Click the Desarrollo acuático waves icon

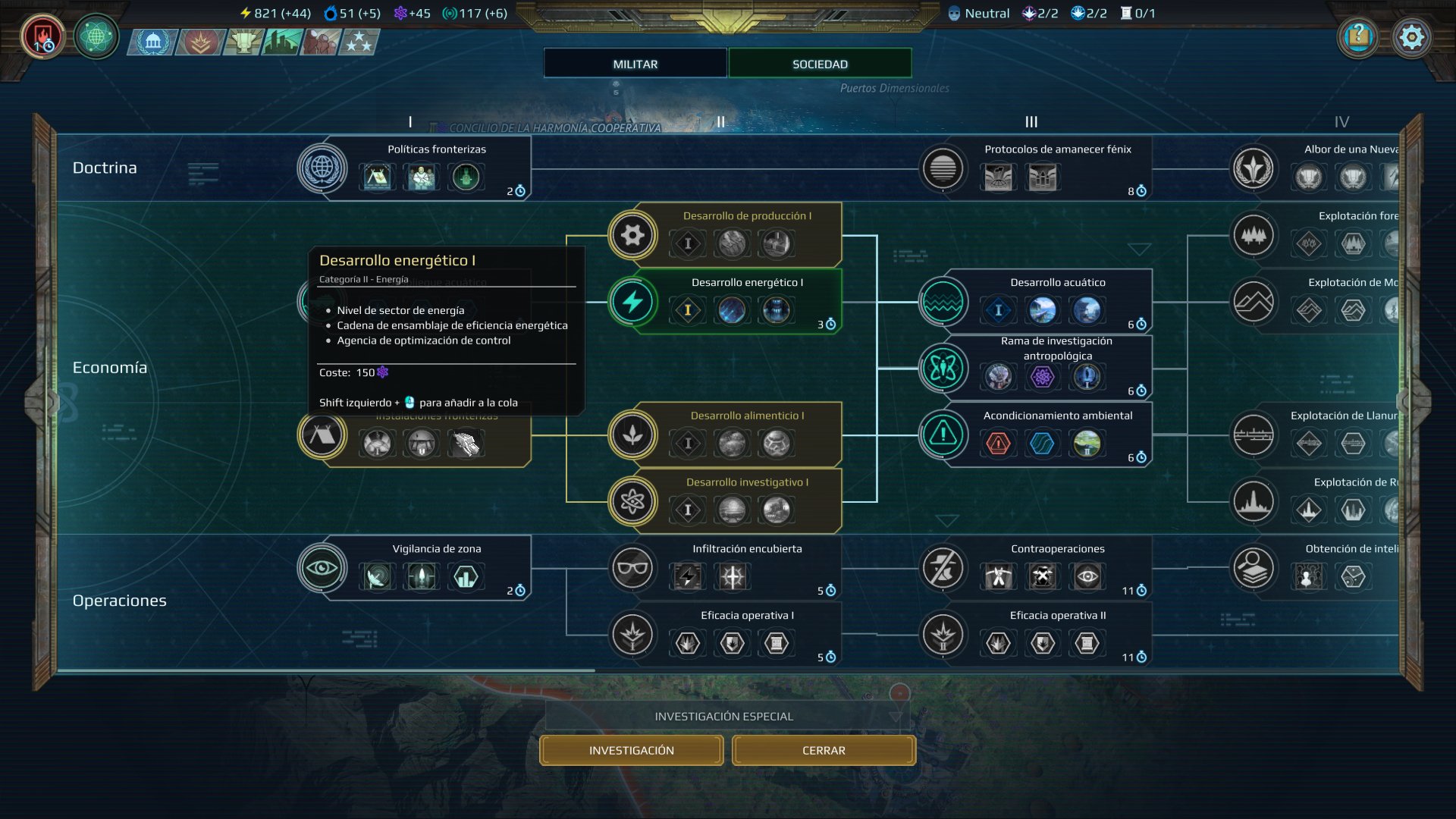coord(942,301)
